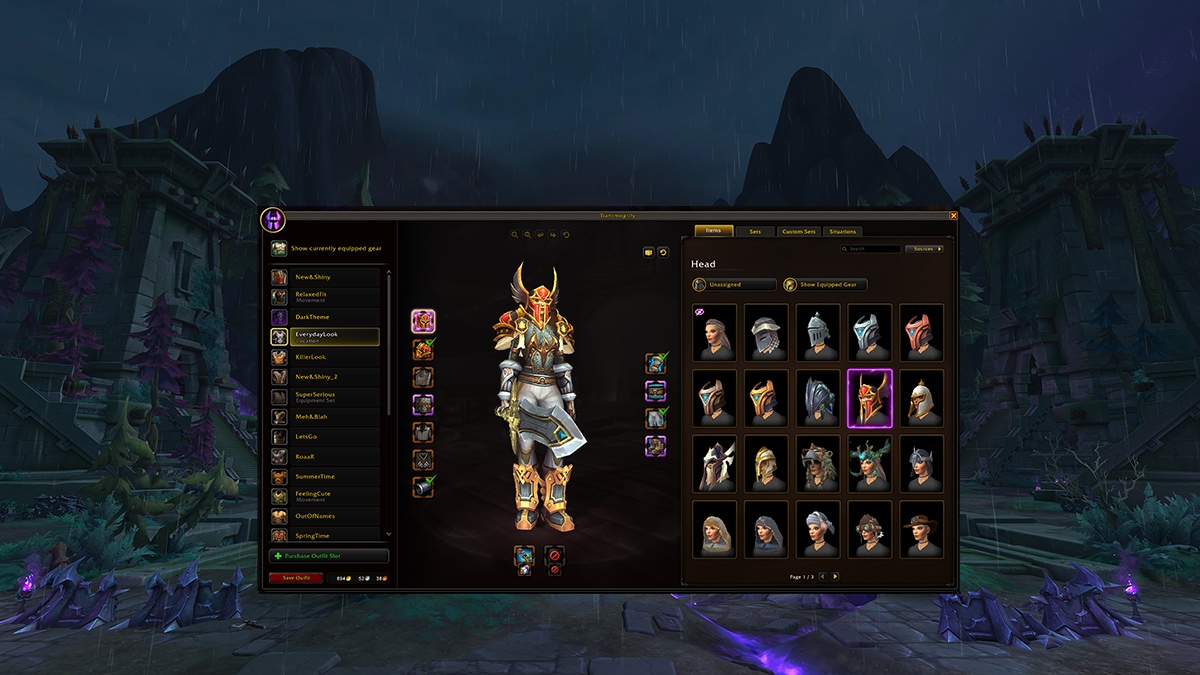Select the Unassigned head option
This screenshot has width=1200, height=675.
(734, 285)
